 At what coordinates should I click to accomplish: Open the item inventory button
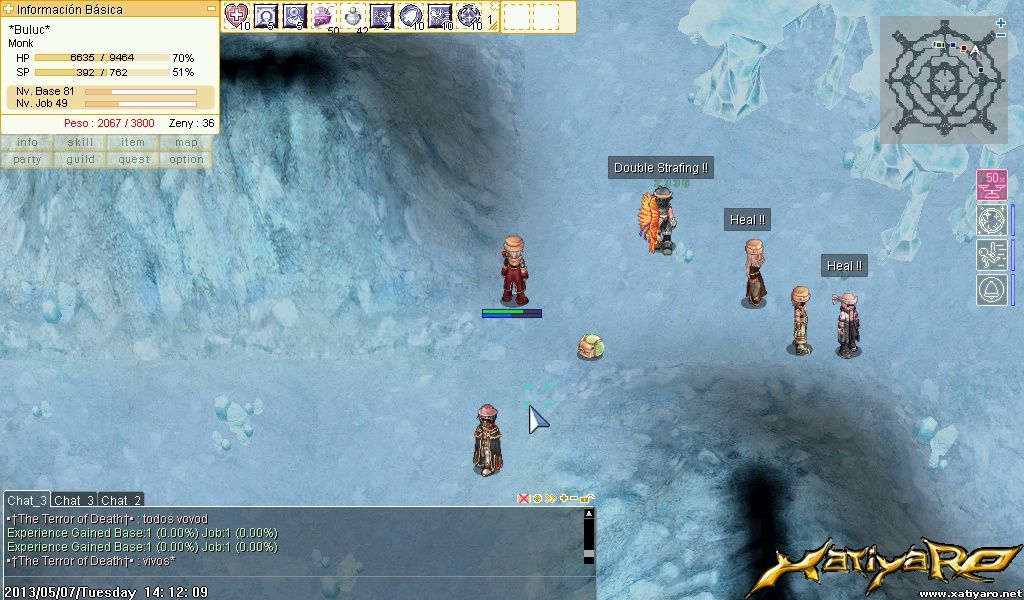point(133,142)
